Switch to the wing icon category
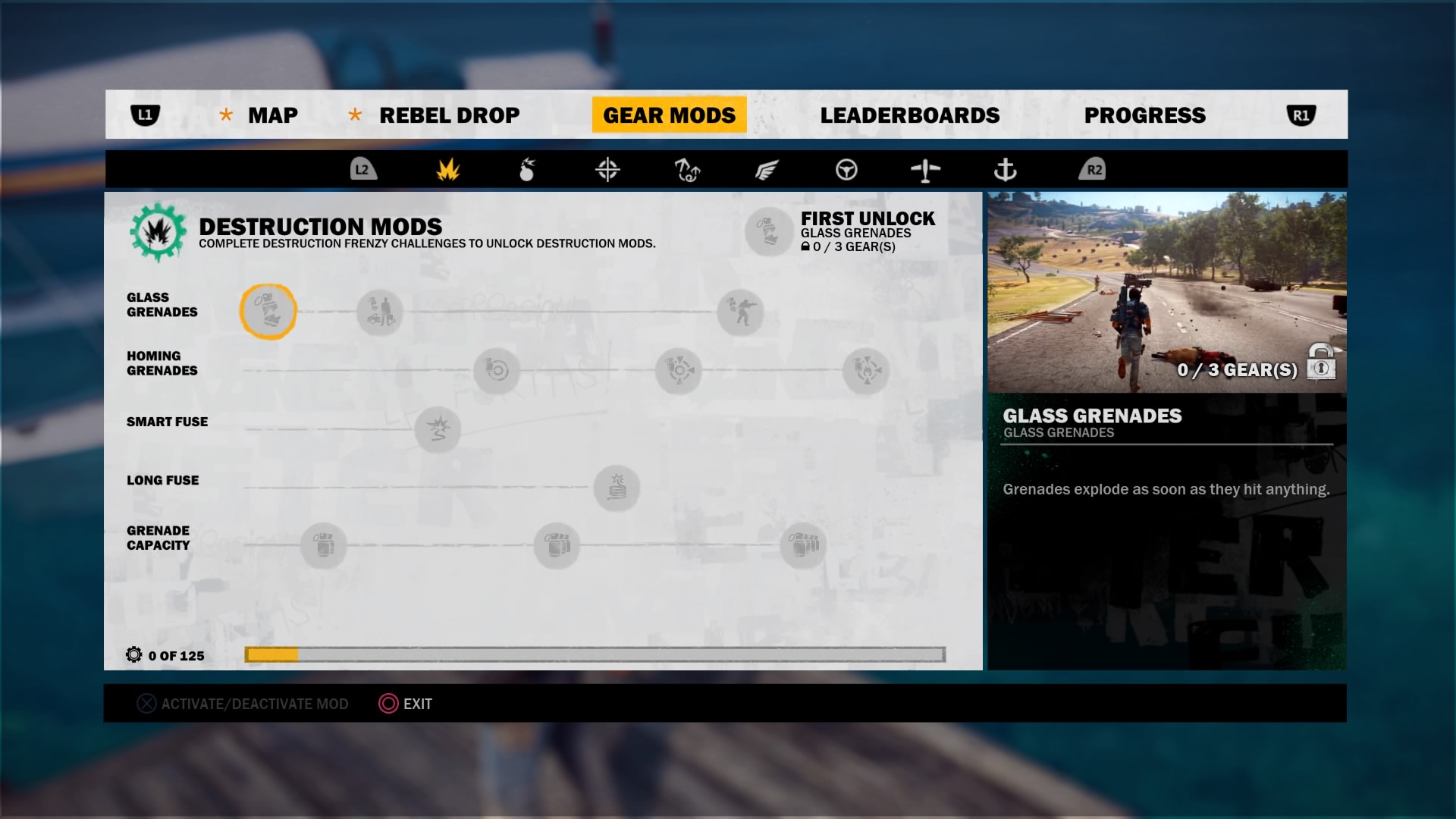 (x=767, y=170)
